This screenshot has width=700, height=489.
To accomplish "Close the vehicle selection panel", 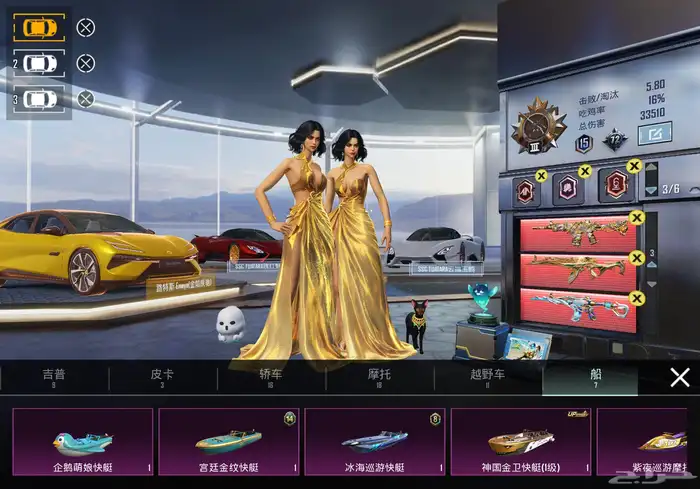I will (680, 377).
